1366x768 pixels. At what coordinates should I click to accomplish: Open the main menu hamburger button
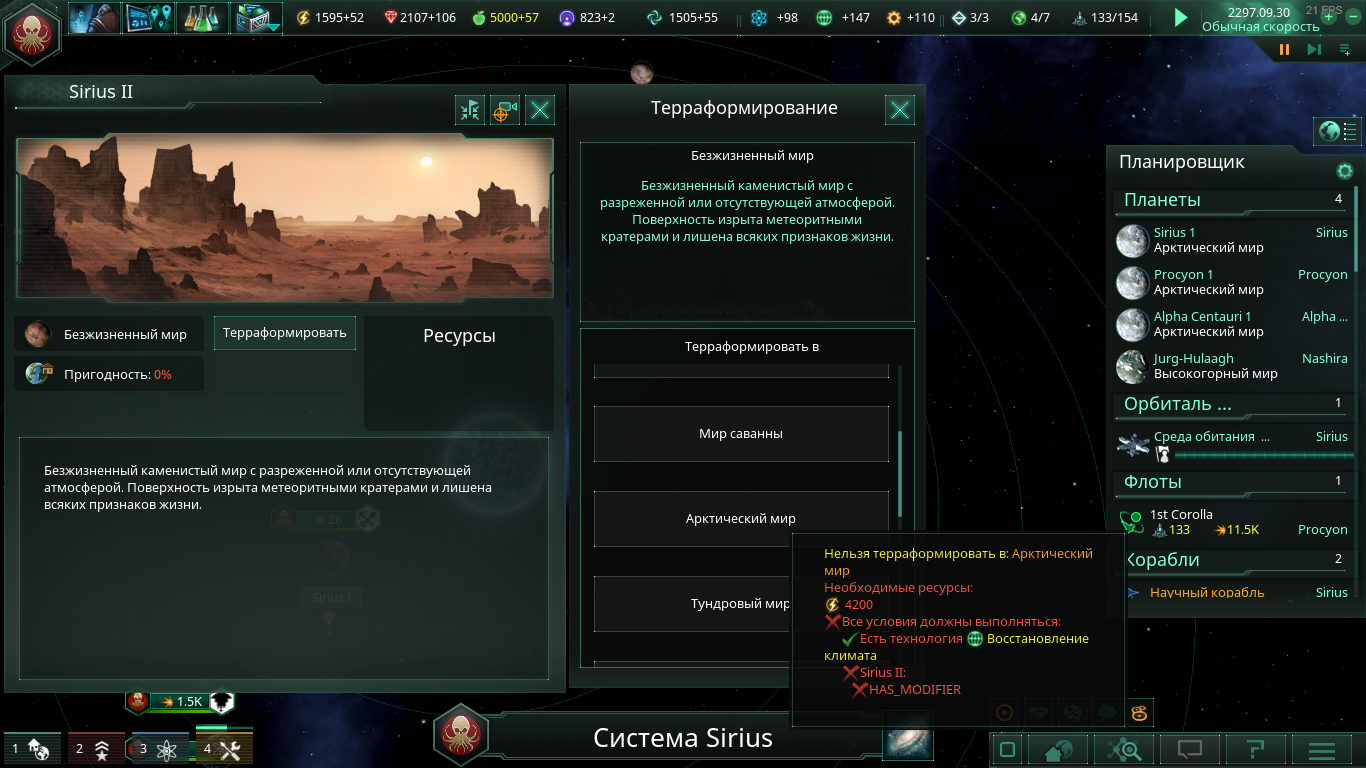(1322, 750)
